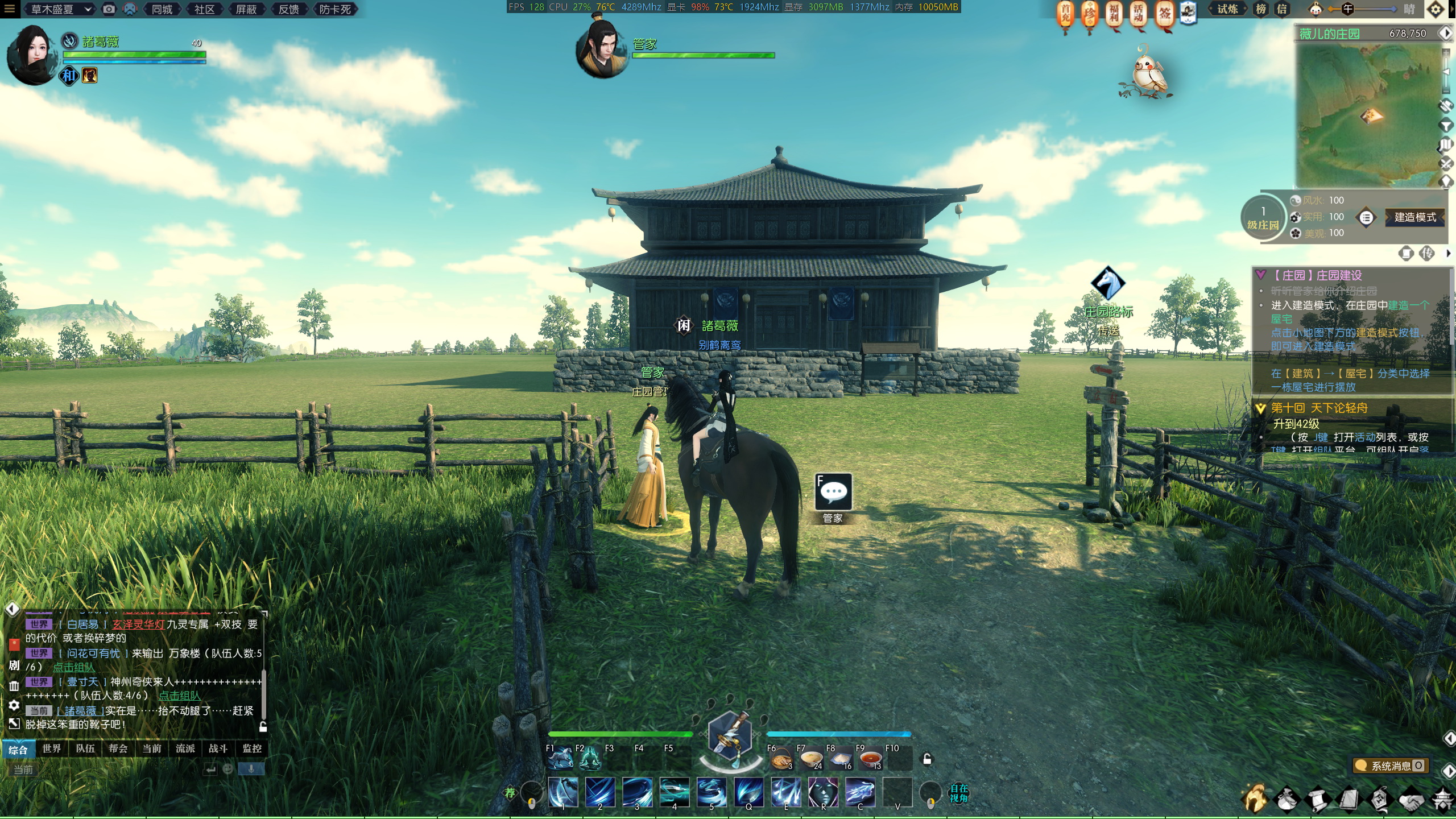The height and width of the screenshot is (819, 1456).
Task: Switch chat to the 世界 tab
Action: (52, 748)
